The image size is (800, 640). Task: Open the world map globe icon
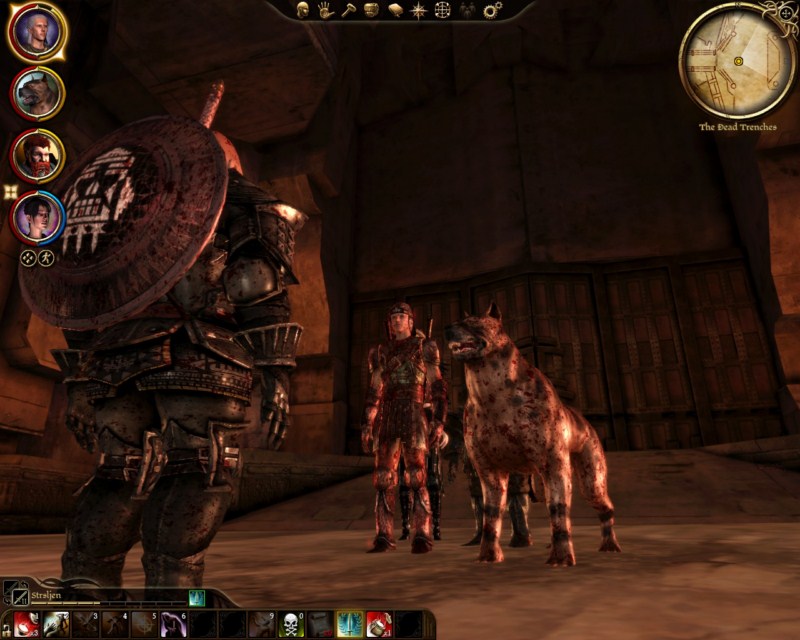pyautogui.click(x=443, y=10)
